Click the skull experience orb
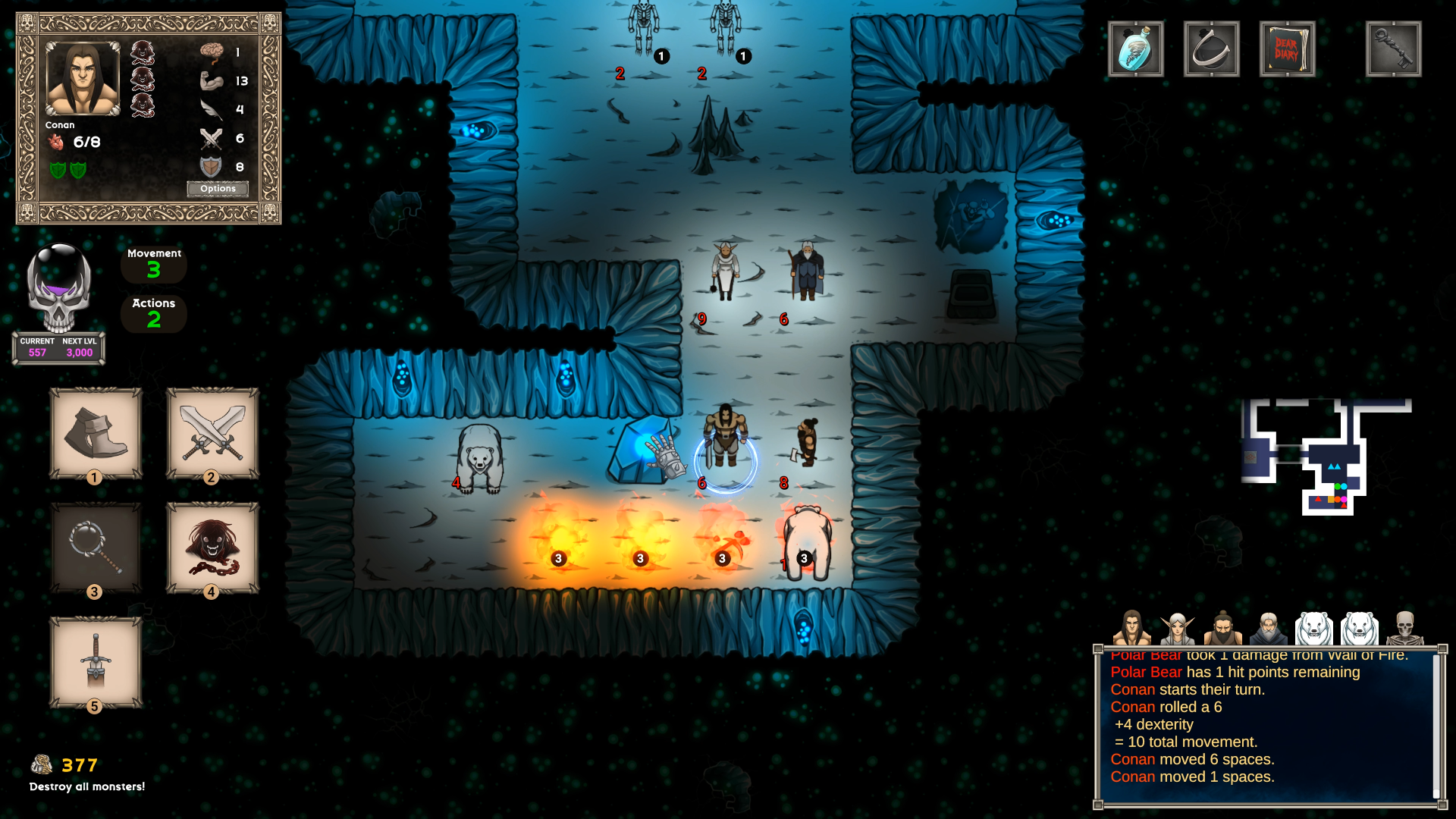The height and width of the screenshot is (819, 1456). click(59, 288)
